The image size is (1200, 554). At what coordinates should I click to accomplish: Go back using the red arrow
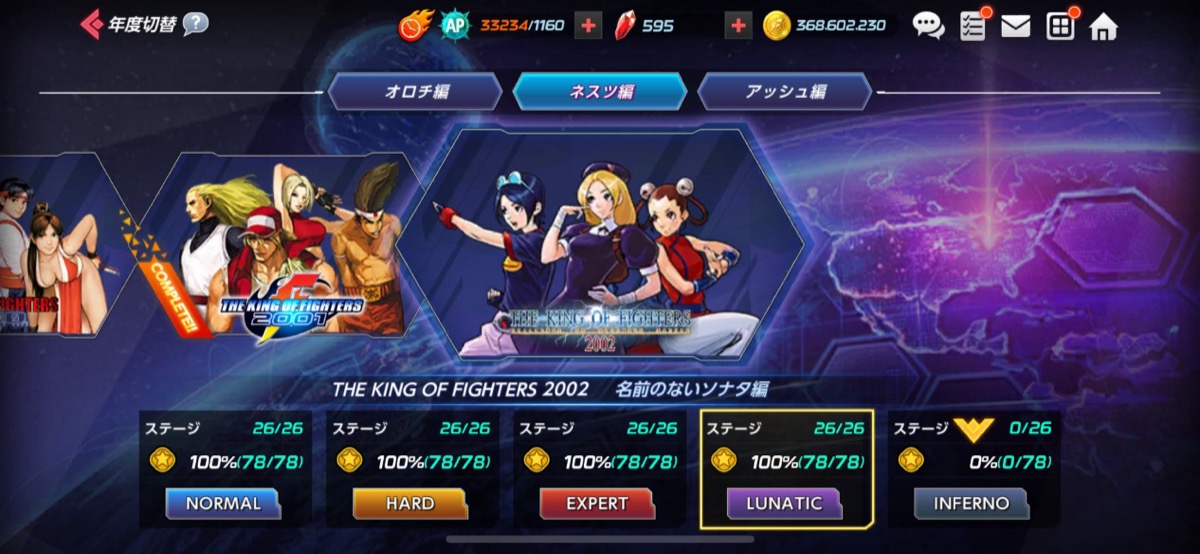(91, 23)
